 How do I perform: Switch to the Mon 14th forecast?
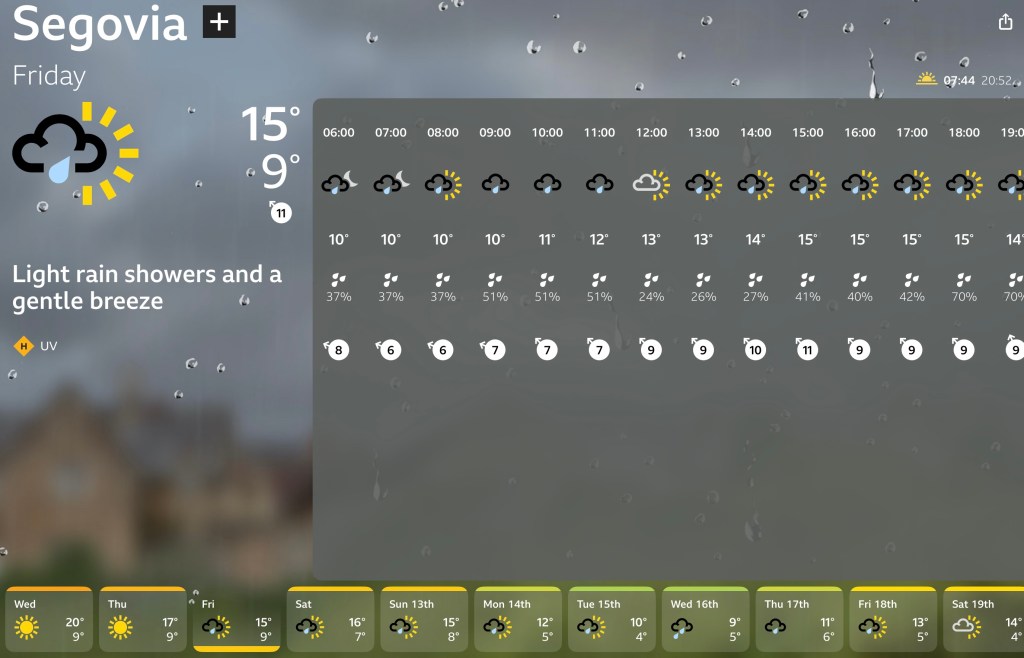[x=517, y=619]
